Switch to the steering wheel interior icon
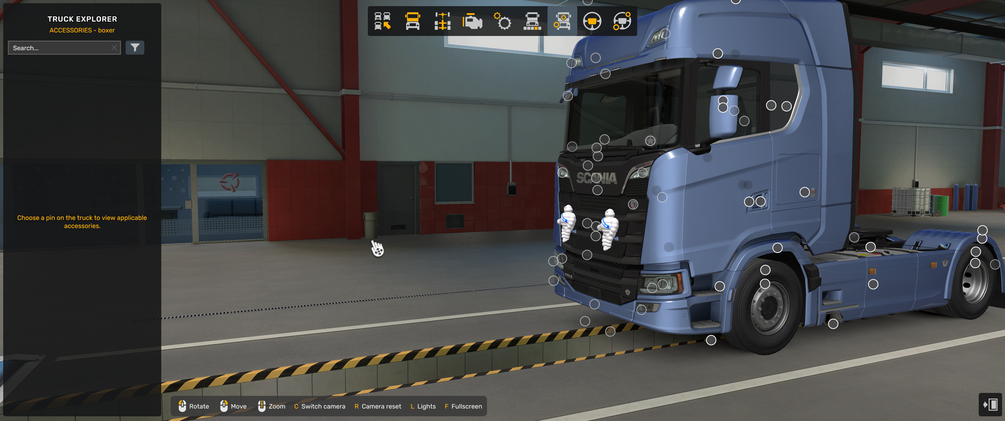Screen dimensions: 1005x421 click(592, 21)
